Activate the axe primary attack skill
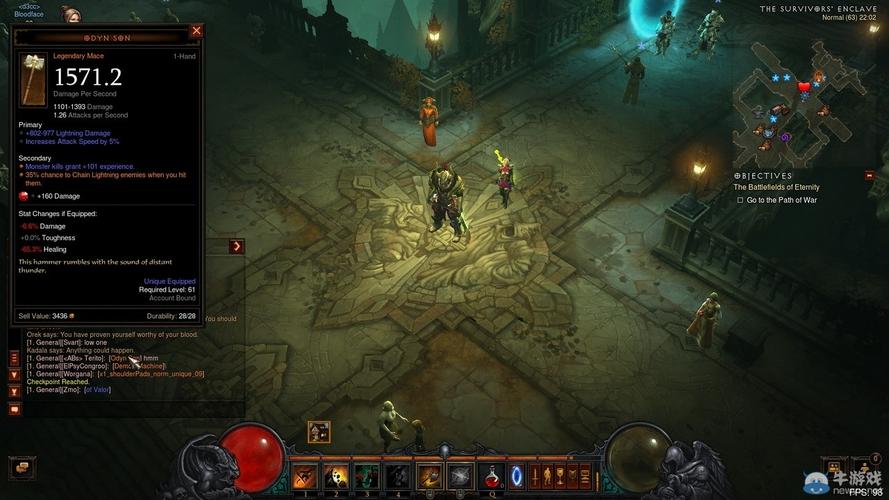Viewport: 889px width, 500px height. pyautogui.click(x=429, y=476)
